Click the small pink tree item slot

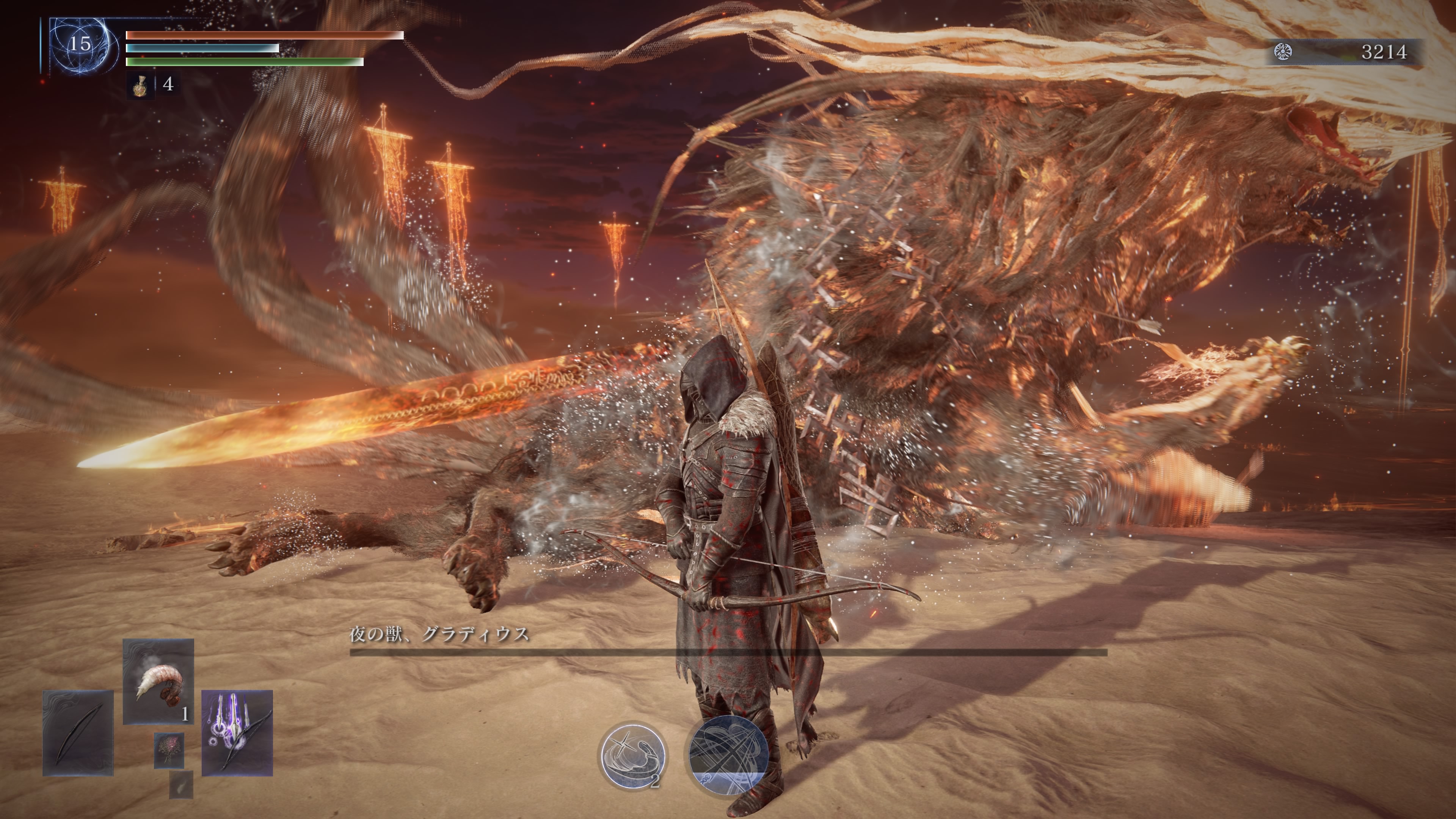pyautogui.click(x=169, y=751)
